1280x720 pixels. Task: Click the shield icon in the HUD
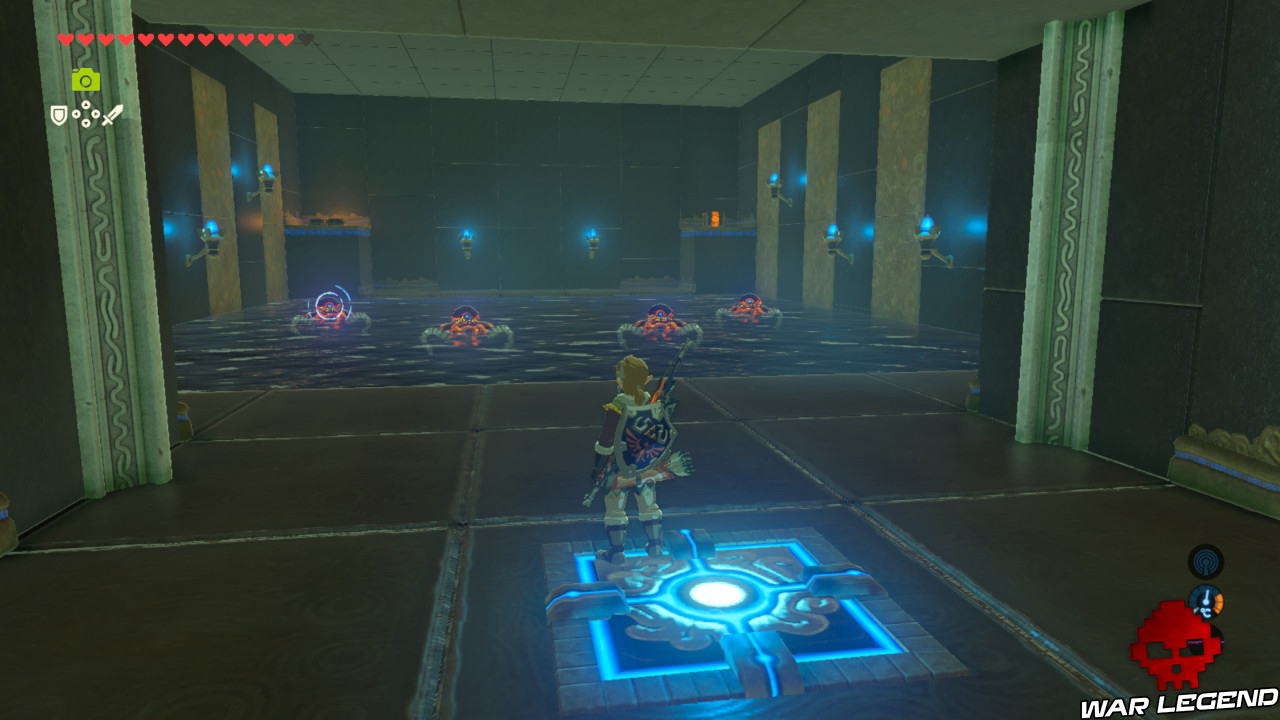[x=59, y=114]
